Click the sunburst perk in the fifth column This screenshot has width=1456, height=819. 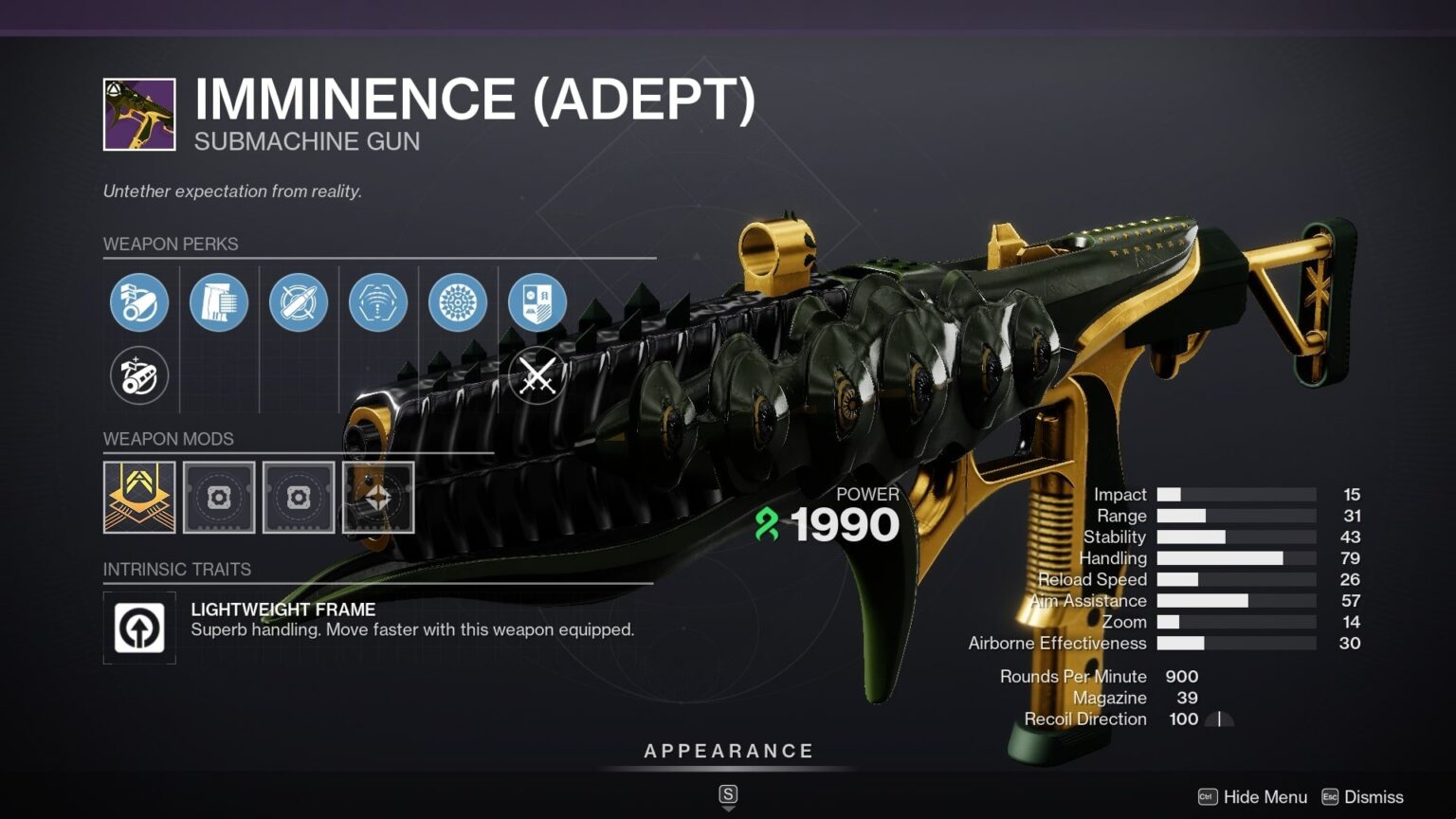pyautogui.click(x=460, y=301)
